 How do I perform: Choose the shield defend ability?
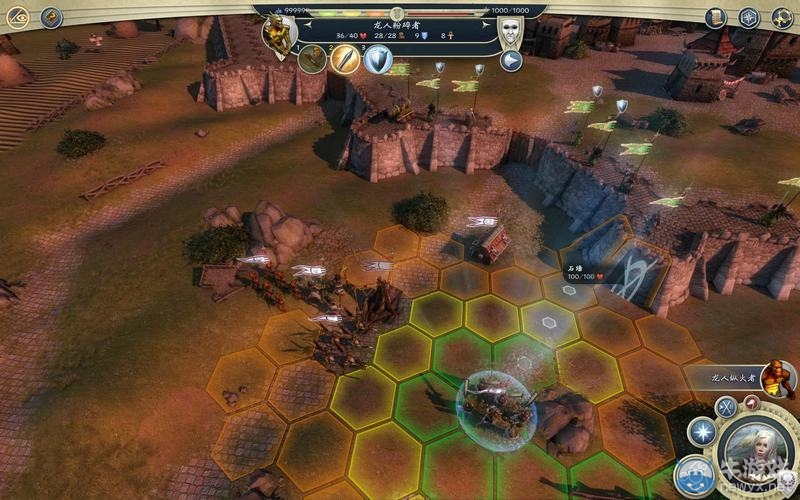pyautogui.click(x=378, y=60)
